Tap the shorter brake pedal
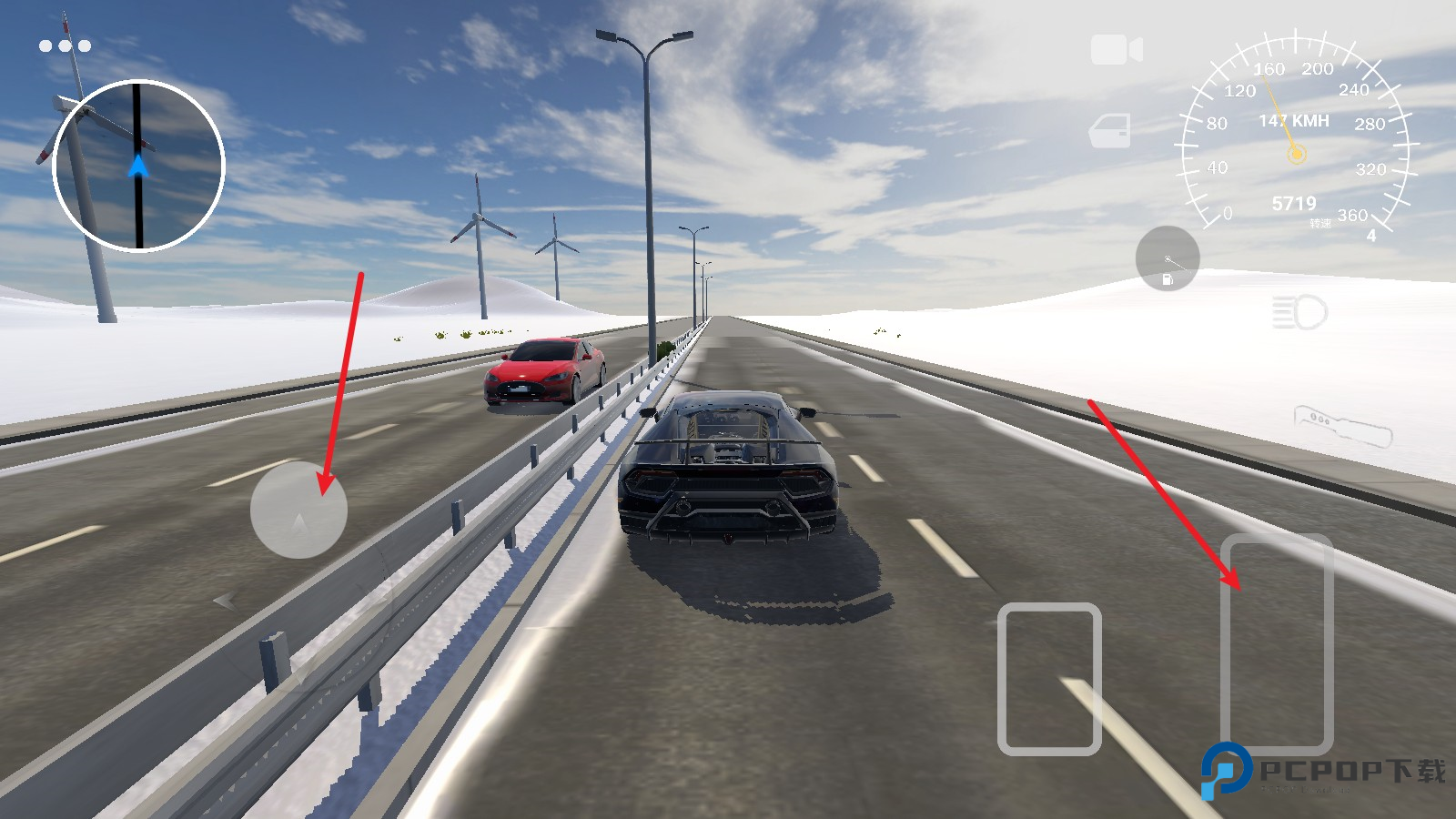The image size is (1456, 819). 1049,679
